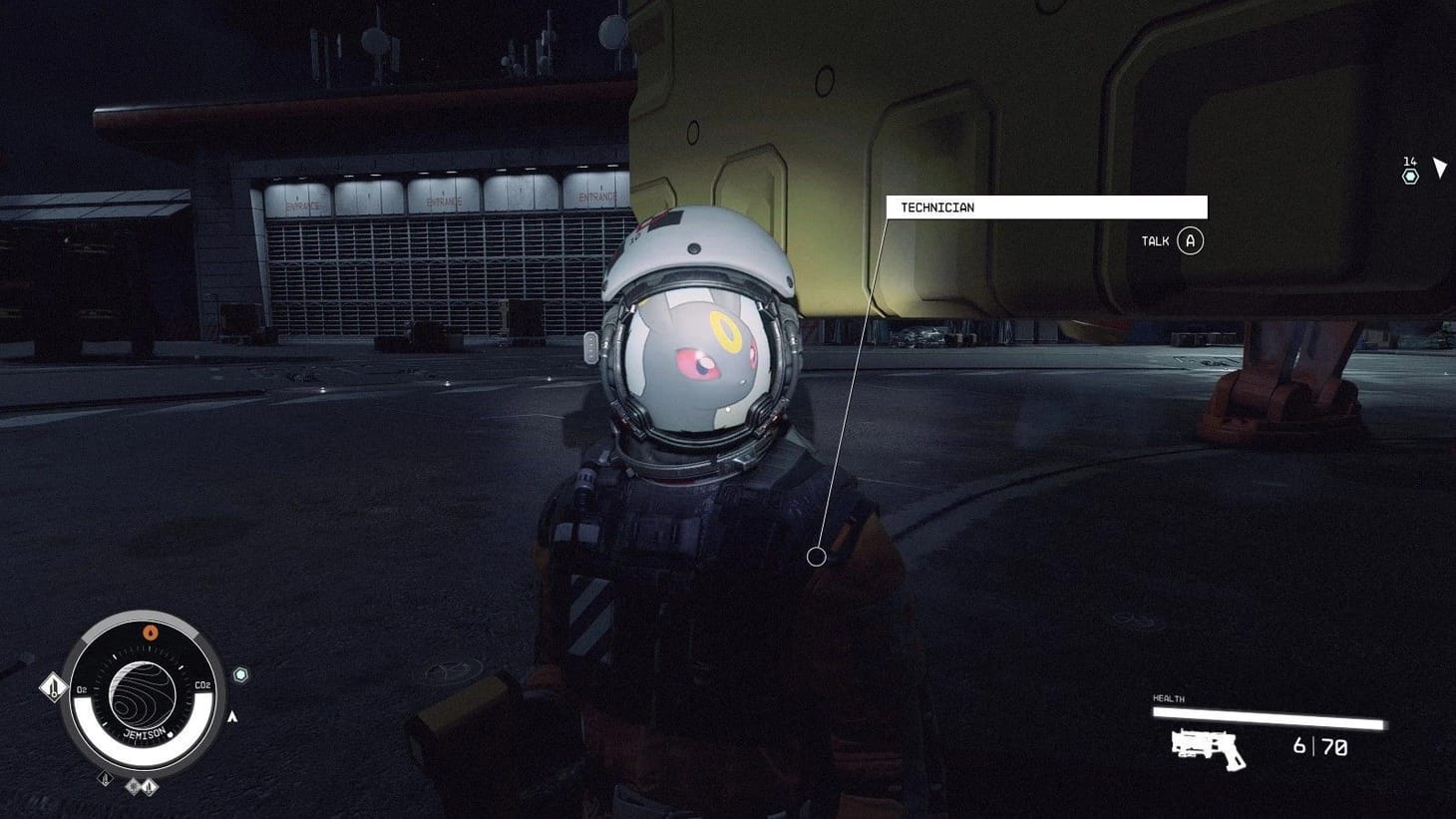Select the circular planet minimap display
The height and width of the screenshot is (819, 1456).
pyautogui.click(x=142, y=695)
